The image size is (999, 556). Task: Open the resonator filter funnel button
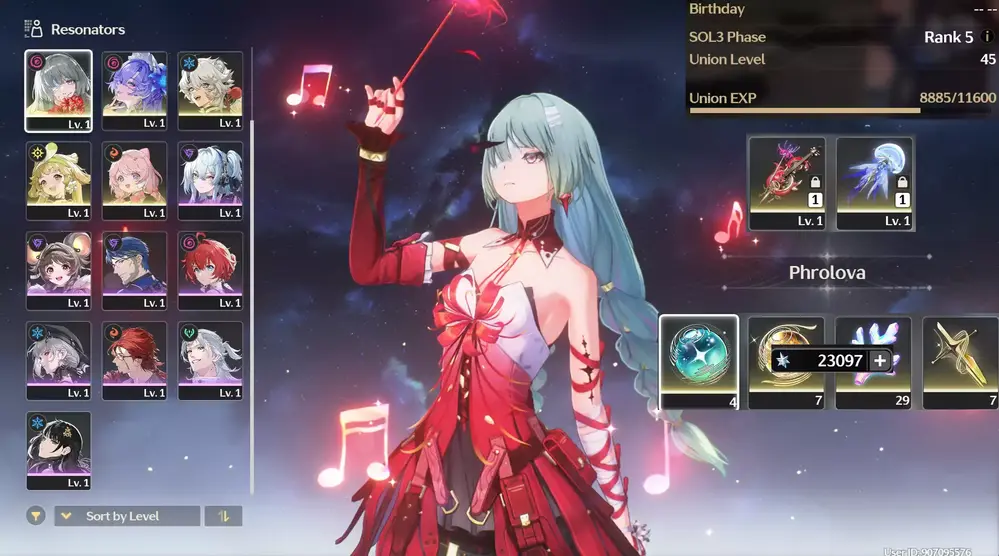coord(36,516)
